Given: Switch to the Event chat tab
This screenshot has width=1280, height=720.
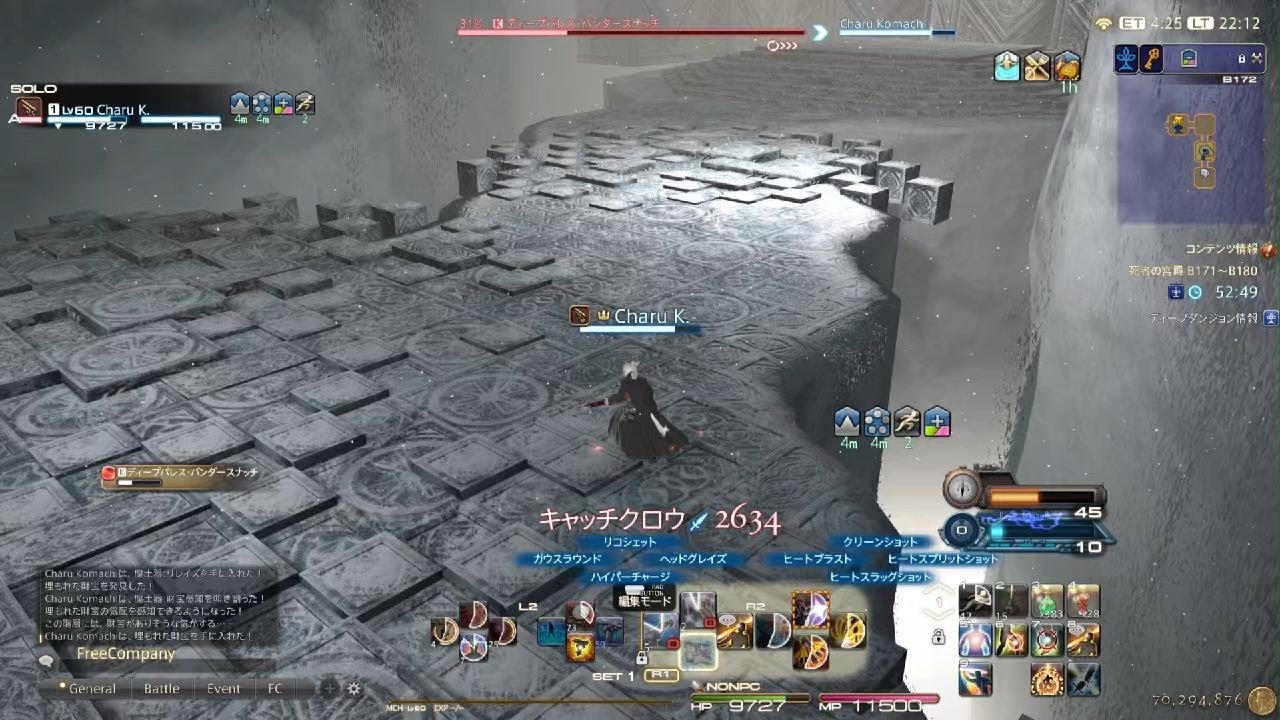Looking at the screenshot, I should point(223,688).
